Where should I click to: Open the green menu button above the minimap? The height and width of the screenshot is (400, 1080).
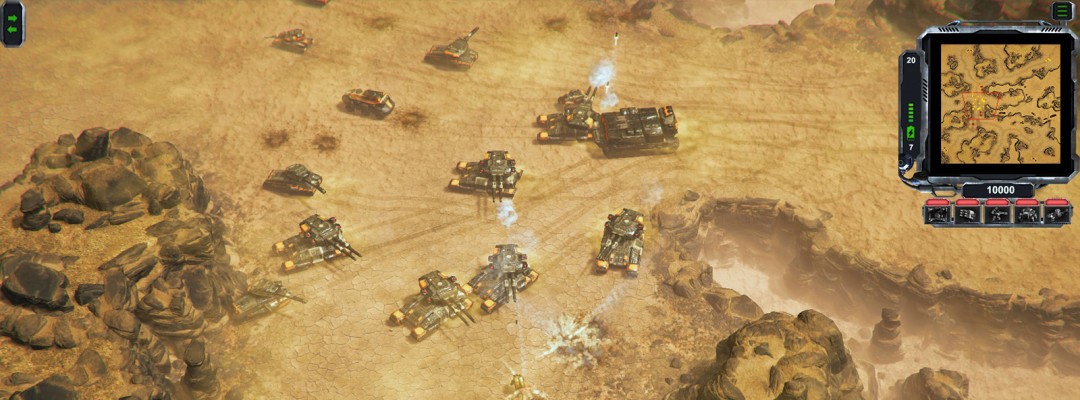tap(1061, 11)
